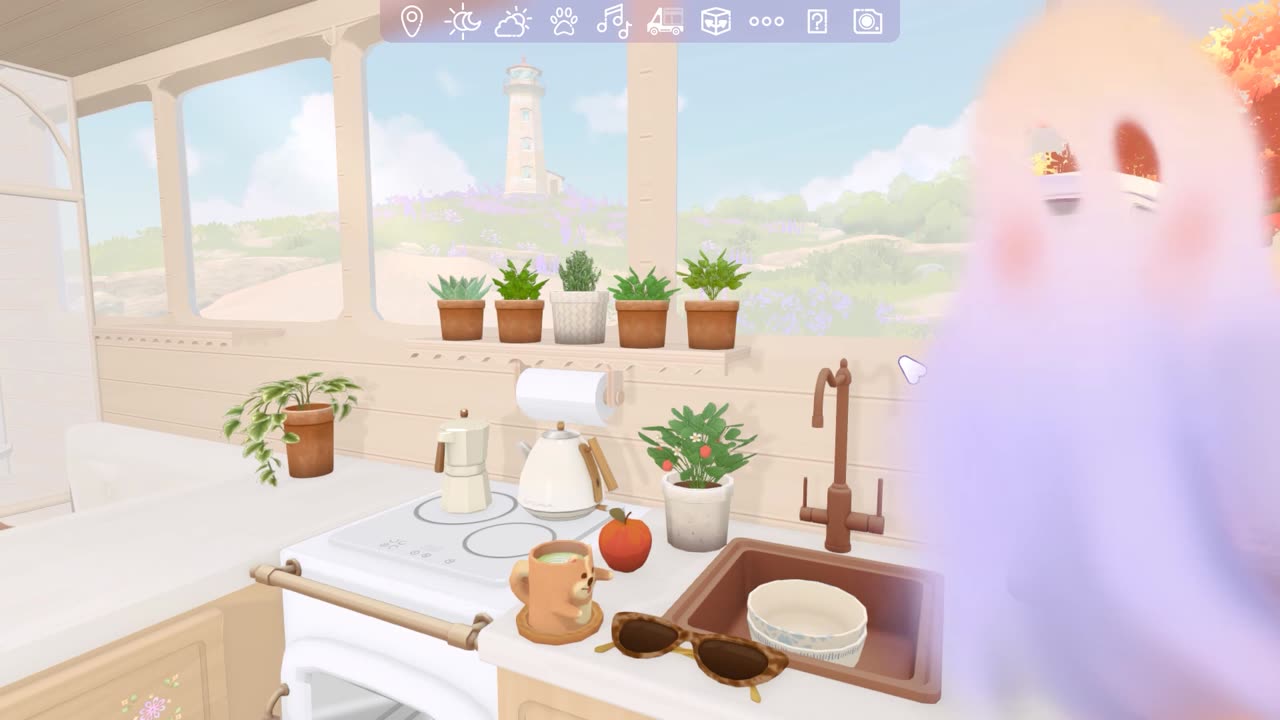
Task: Select the paw print pets icon
Action: pos(564,21)
